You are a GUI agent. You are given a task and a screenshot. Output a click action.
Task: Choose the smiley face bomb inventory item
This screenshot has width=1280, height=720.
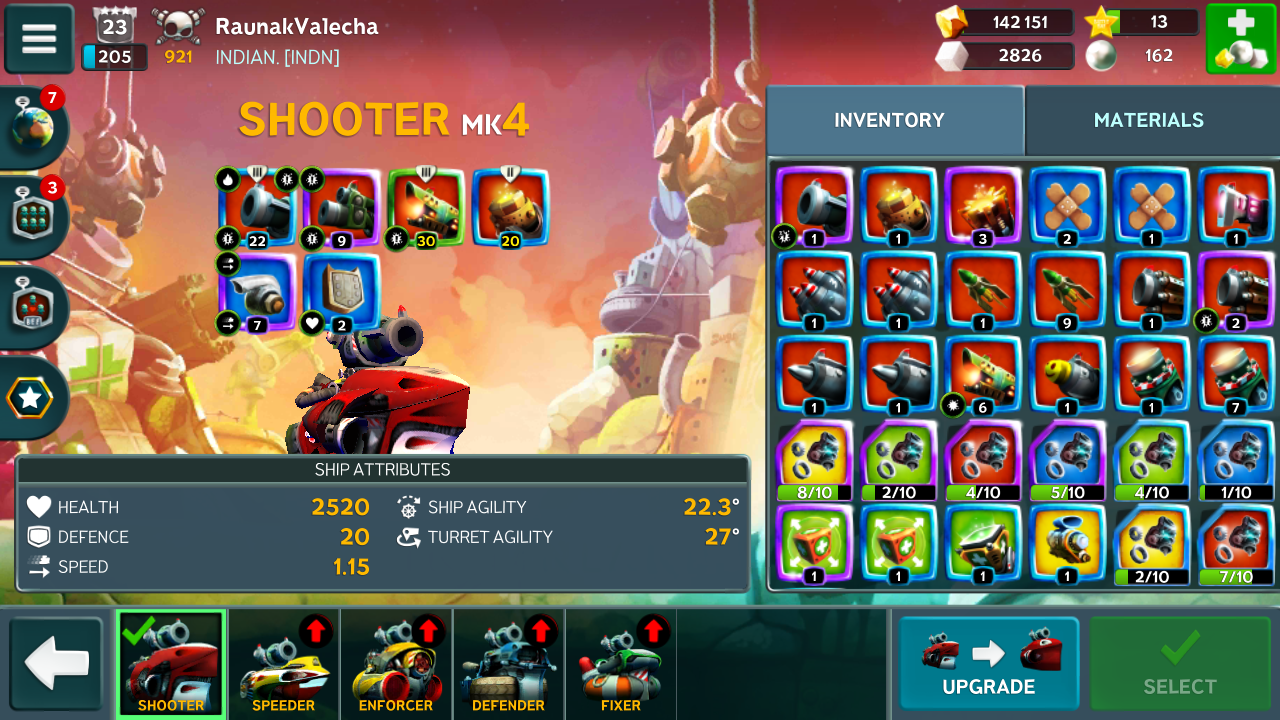click(1068, 376)
